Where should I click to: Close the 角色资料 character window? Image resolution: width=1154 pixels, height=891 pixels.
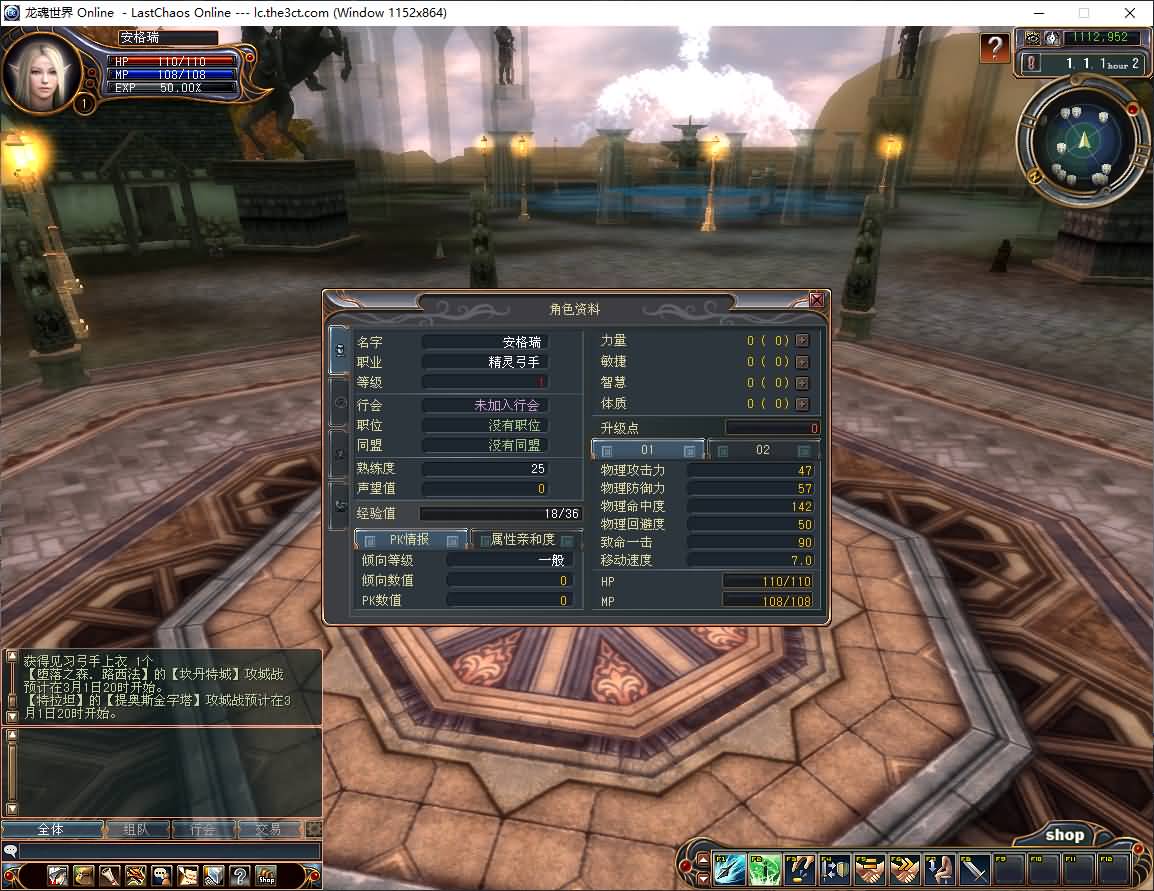pyautogui.click(x=817, y=300)
